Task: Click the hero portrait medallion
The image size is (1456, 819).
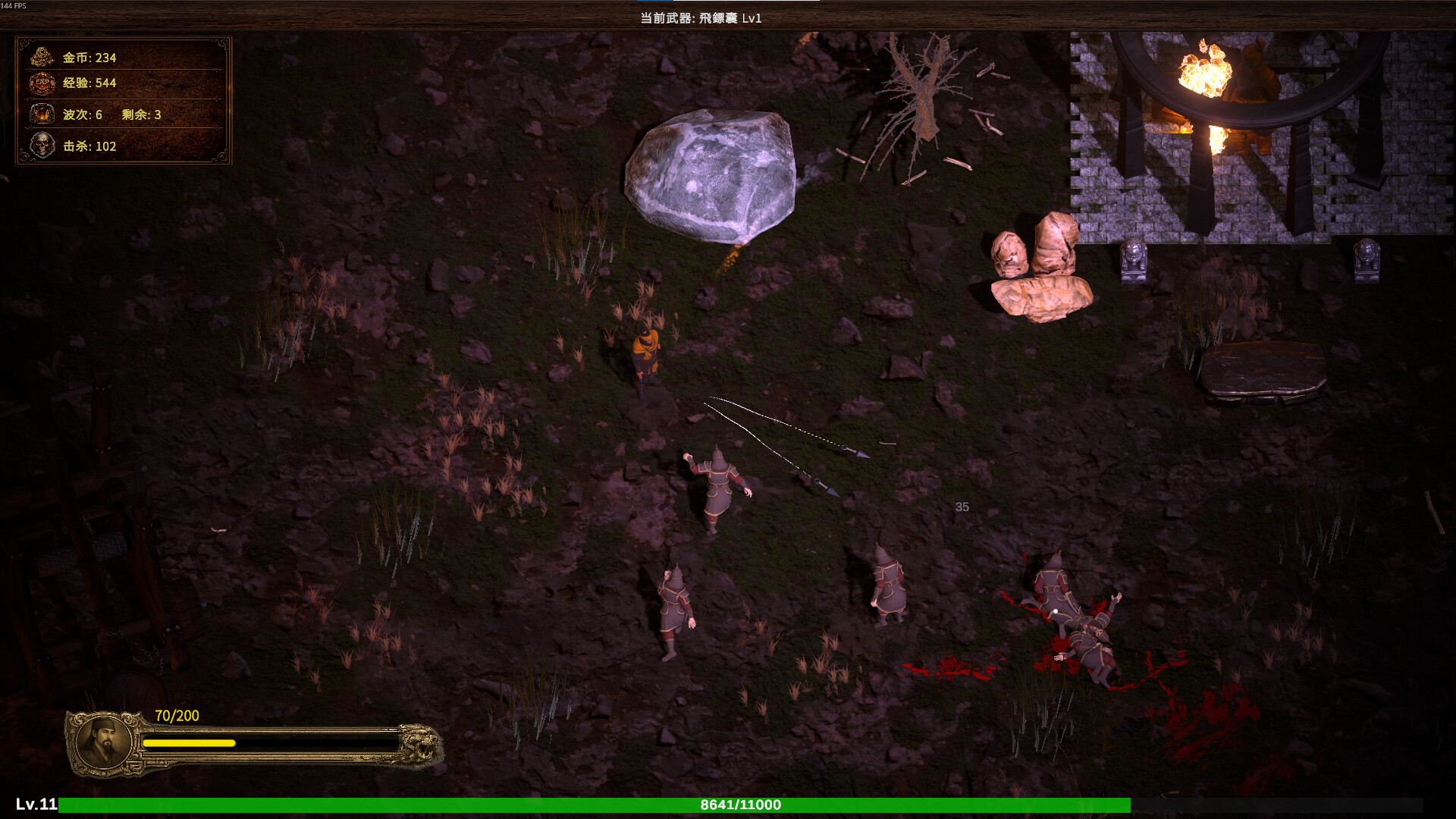Action: [x=105, y=743]
